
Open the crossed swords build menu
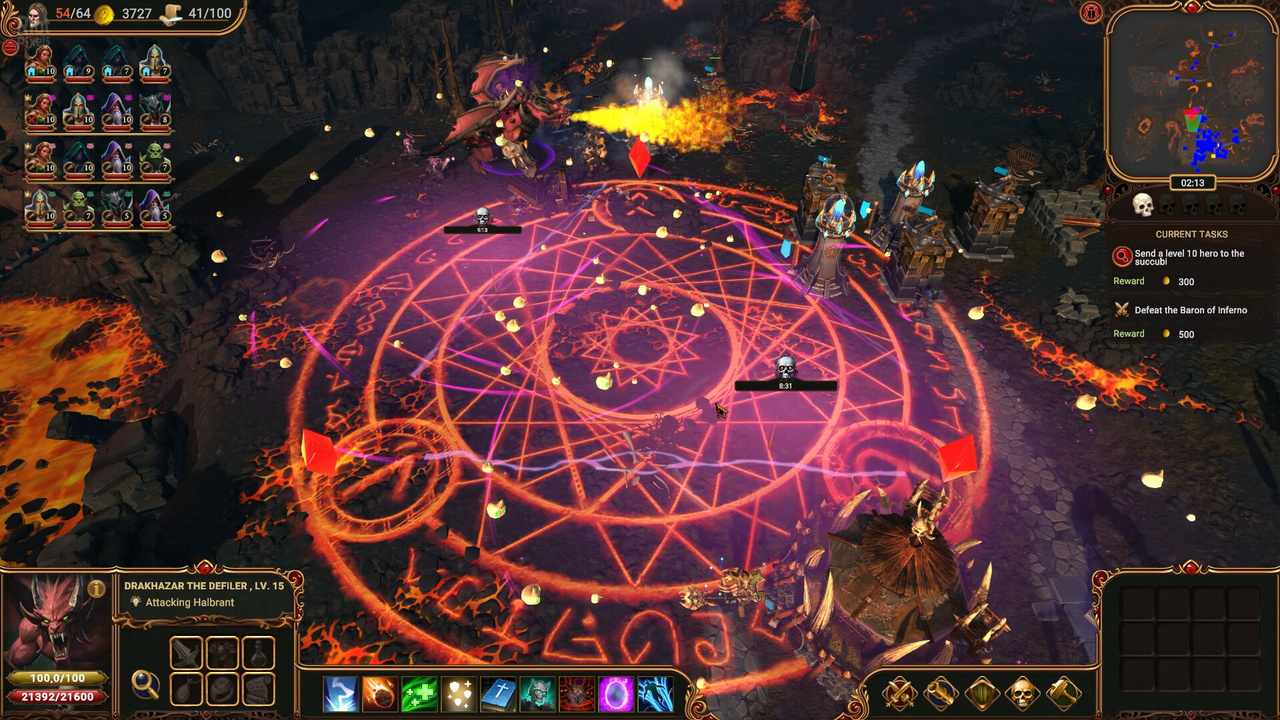point(901,692)
